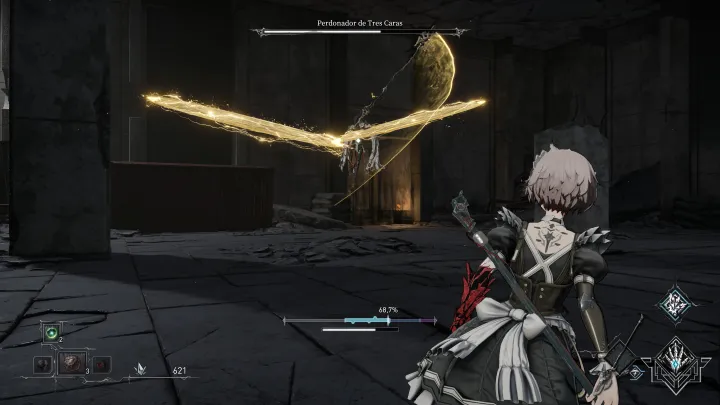Select the dark item slot left of center
The image size is (720, 405).
(x=43, y=364)
